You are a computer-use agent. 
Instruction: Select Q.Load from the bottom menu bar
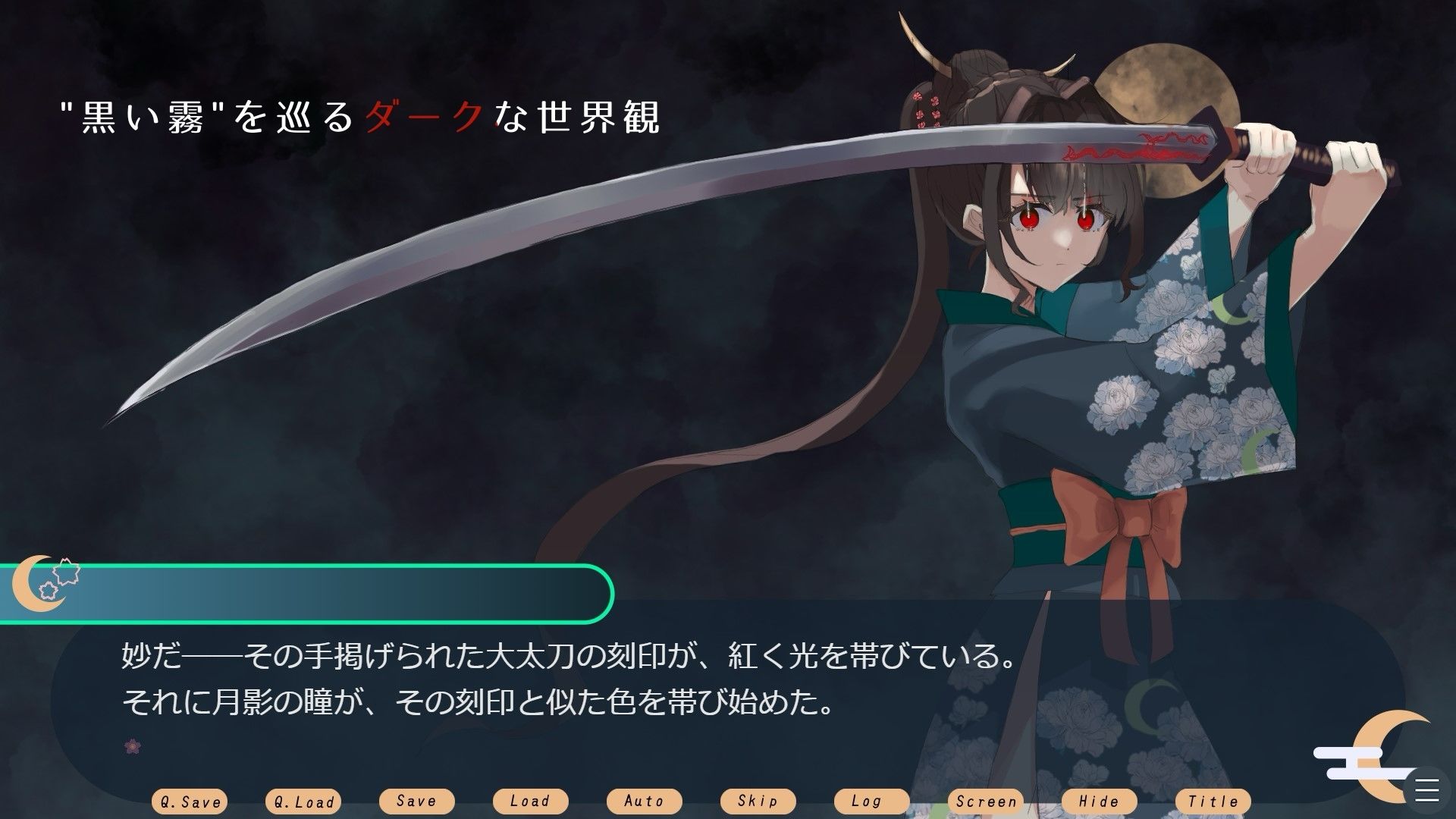(x=303, y=801)
